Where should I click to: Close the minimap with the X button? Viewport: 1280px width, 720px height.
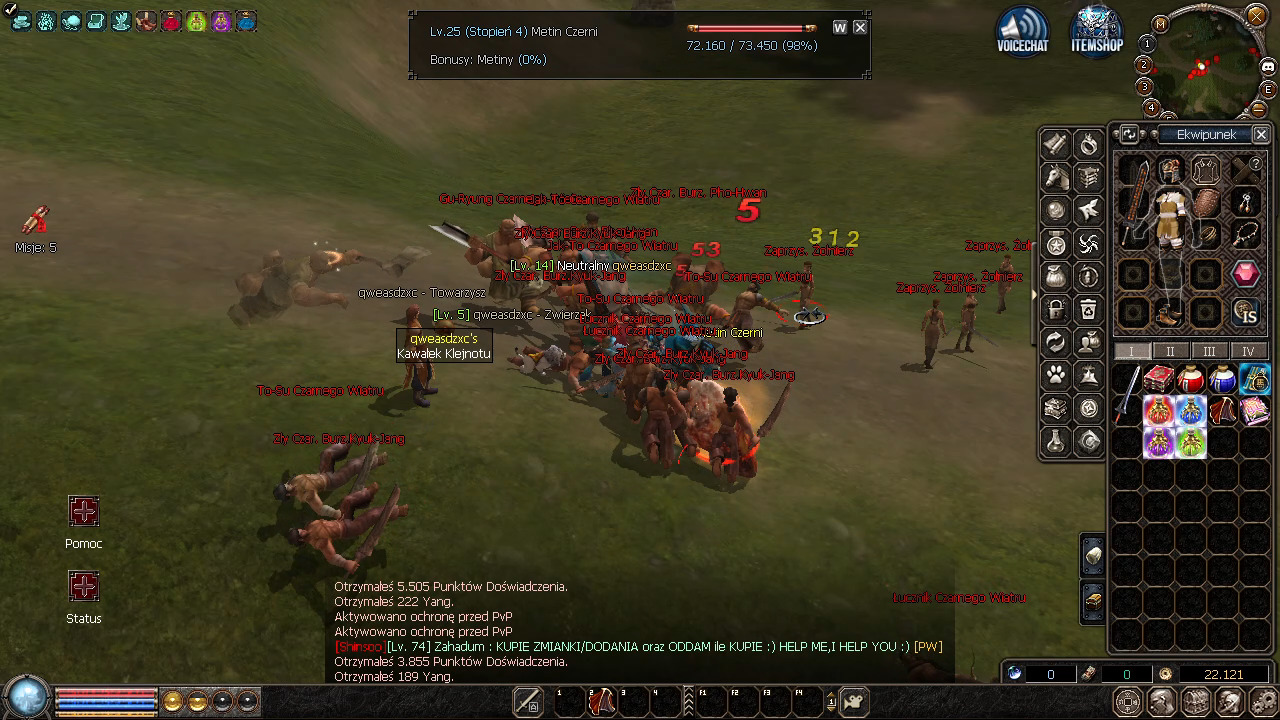pos(1257,16)
